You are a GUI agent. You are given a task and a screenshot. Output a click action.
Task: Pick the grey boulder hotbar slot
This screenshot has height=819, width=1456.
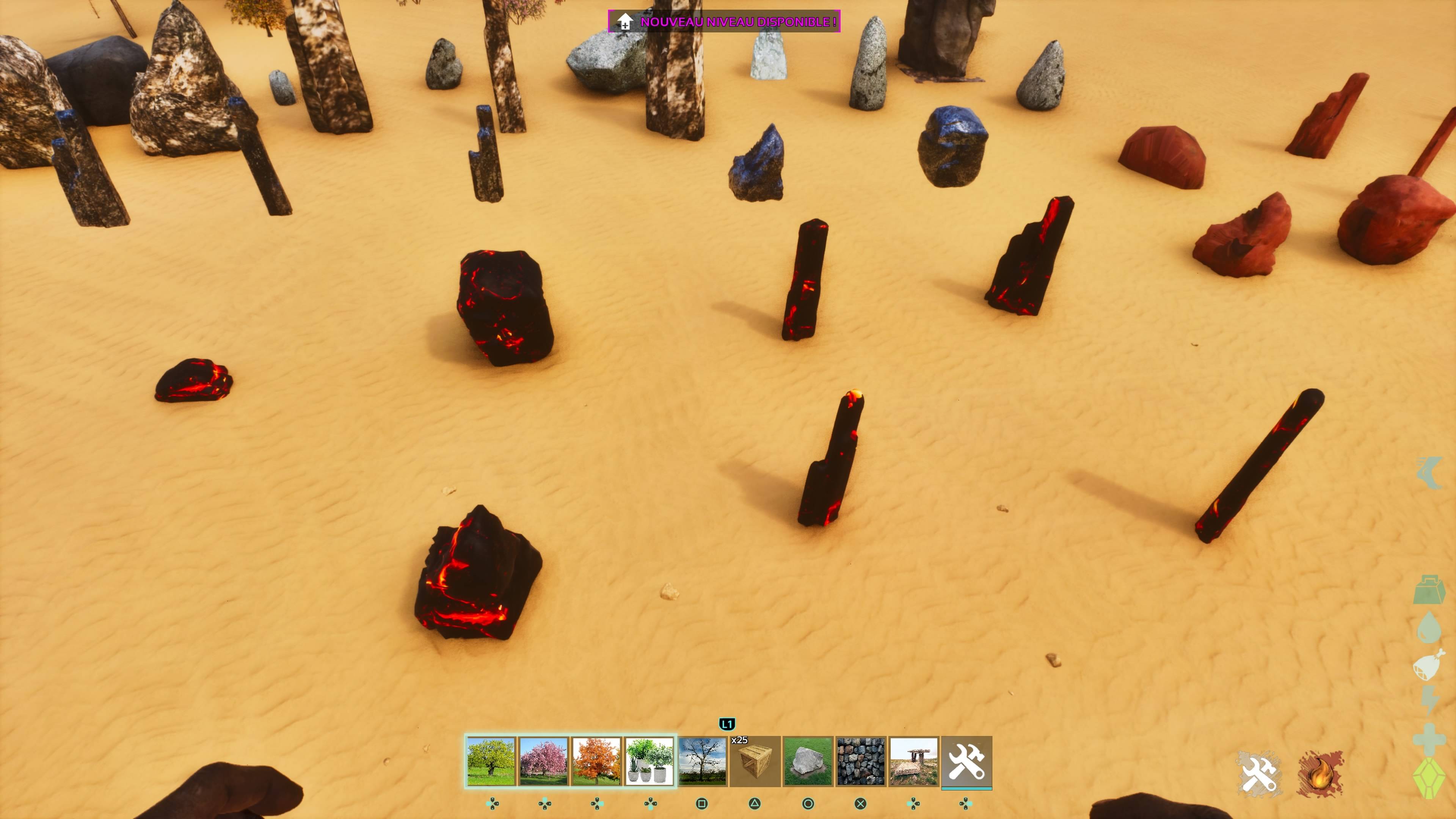[808, 761]
